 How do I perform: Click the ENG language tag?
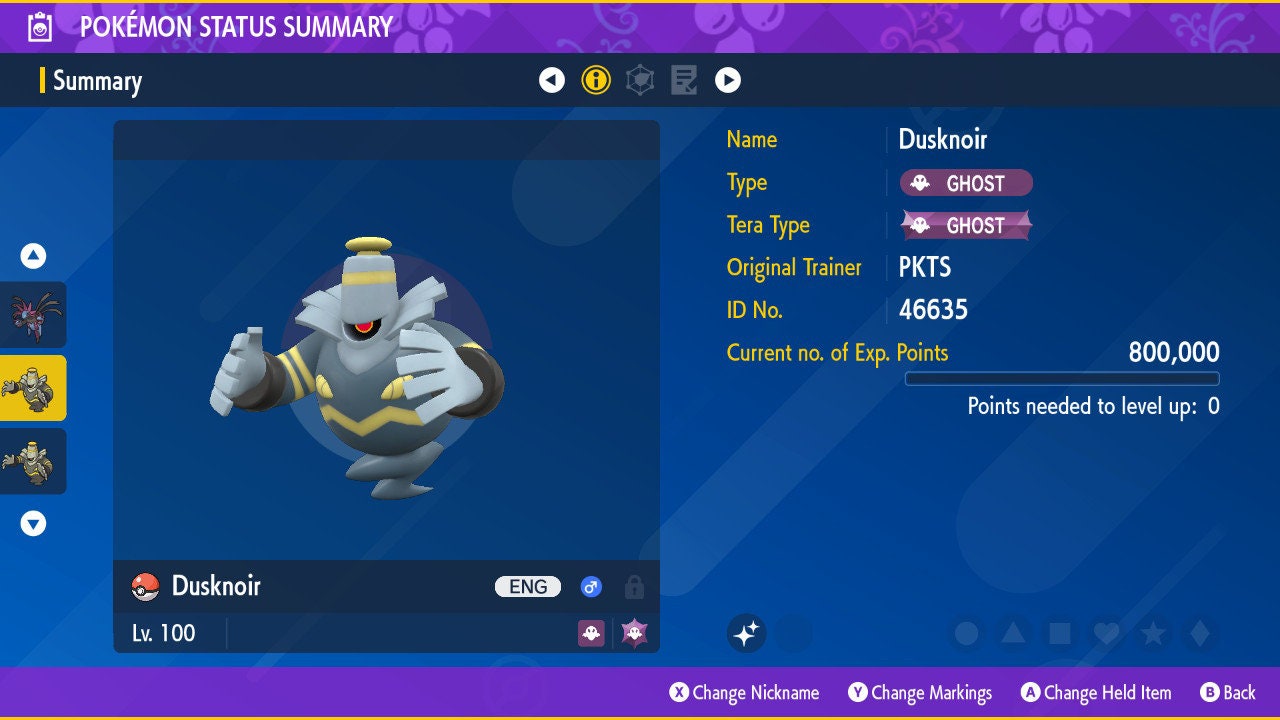click(528, 587)
